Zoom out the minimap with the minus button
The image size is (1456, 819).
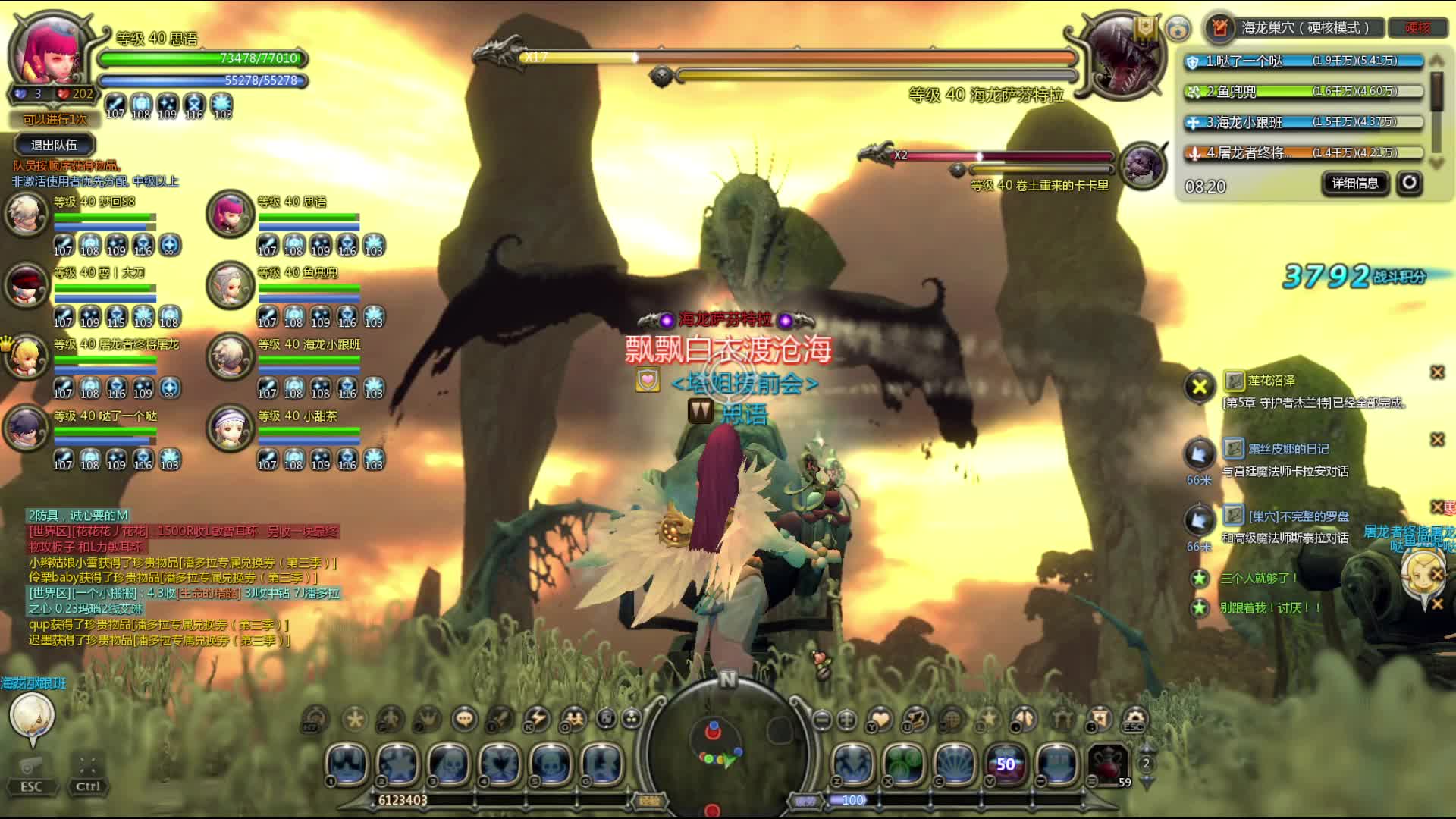click(822, 719)
